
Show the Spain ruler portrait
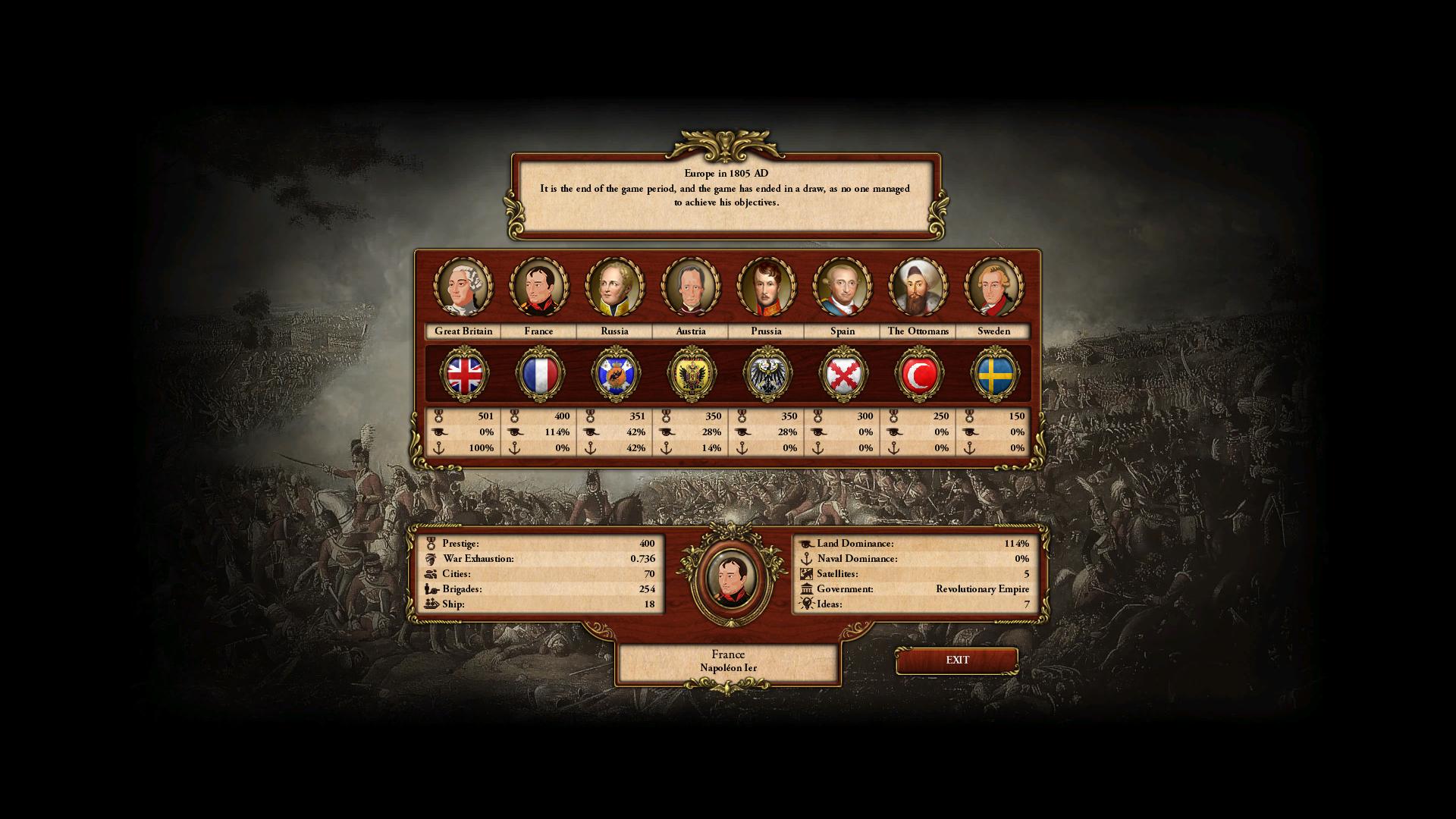pos(843,287)
